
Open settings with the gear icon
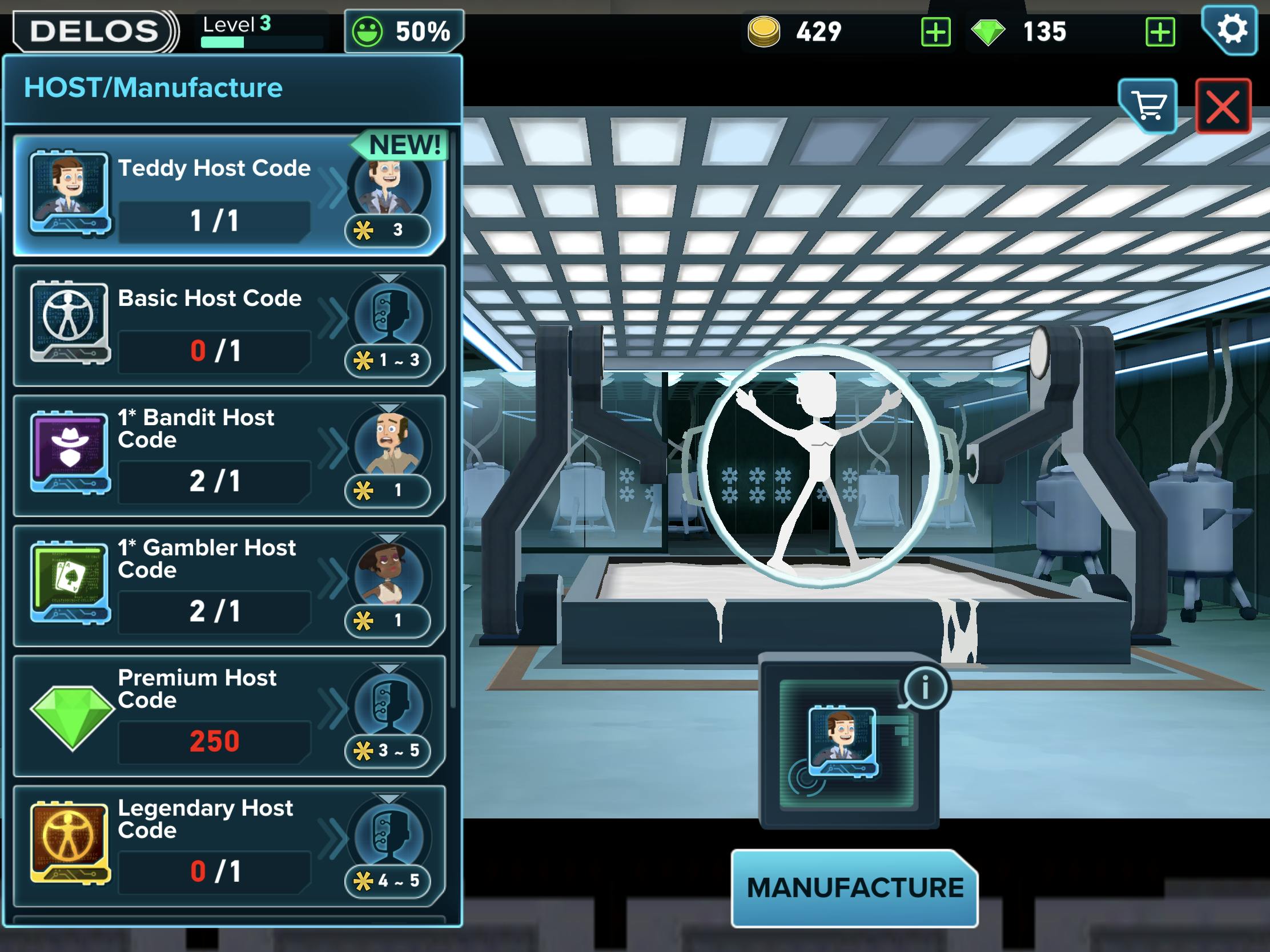click(x=1231, y=30)
